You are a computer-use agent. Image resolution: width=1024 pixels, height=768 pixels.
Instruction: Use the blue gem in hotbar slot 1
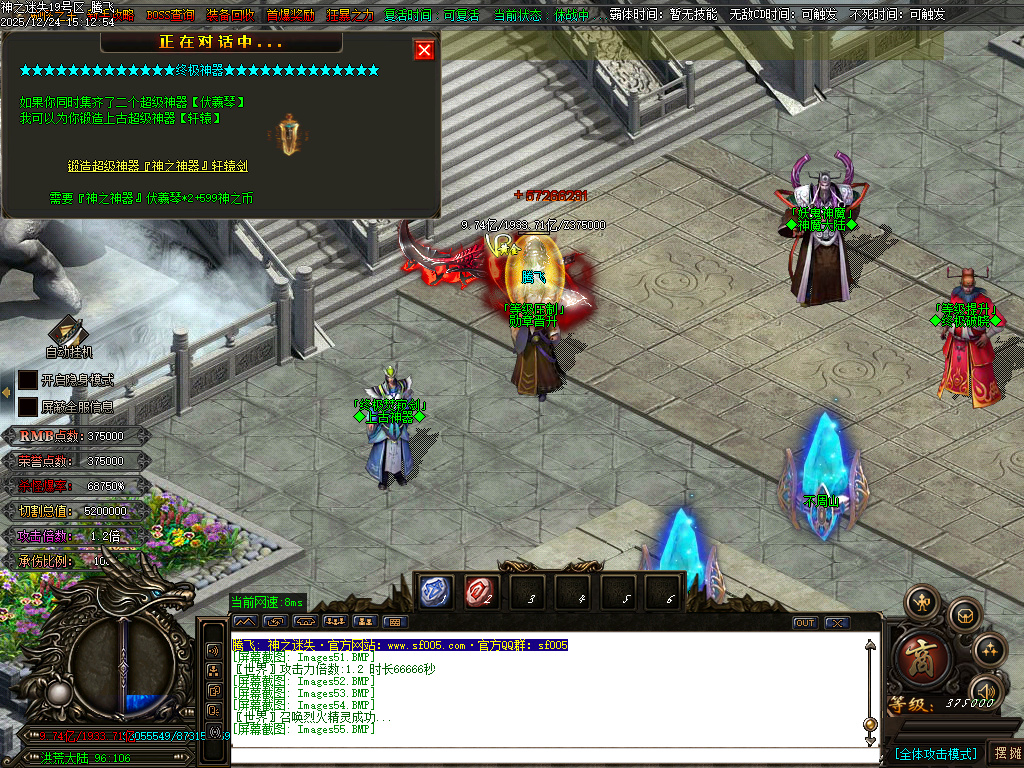436,592
